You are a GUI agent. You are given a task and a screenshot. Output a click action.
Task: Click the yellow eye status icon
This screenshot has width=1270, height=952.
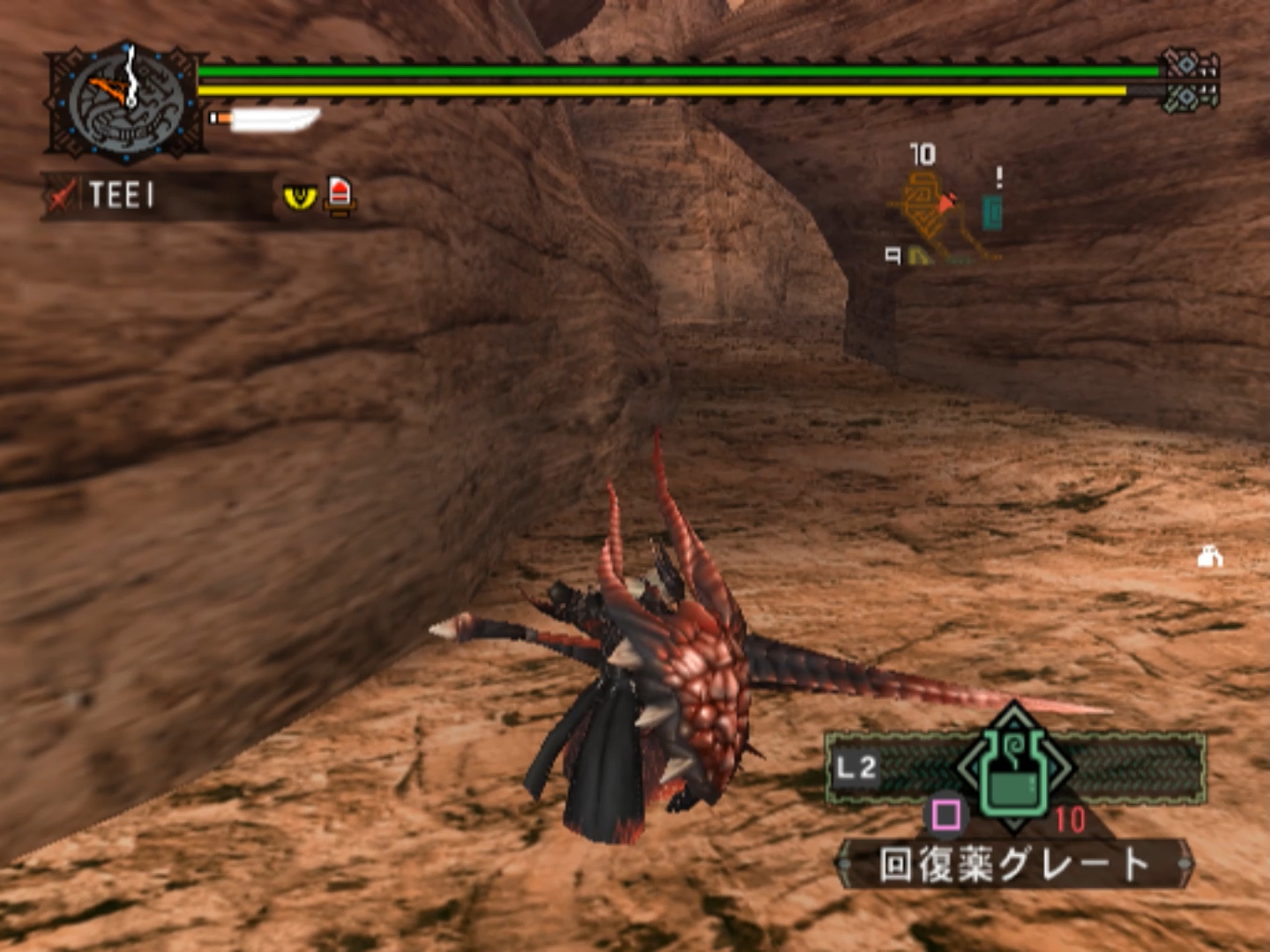(300, 196)
